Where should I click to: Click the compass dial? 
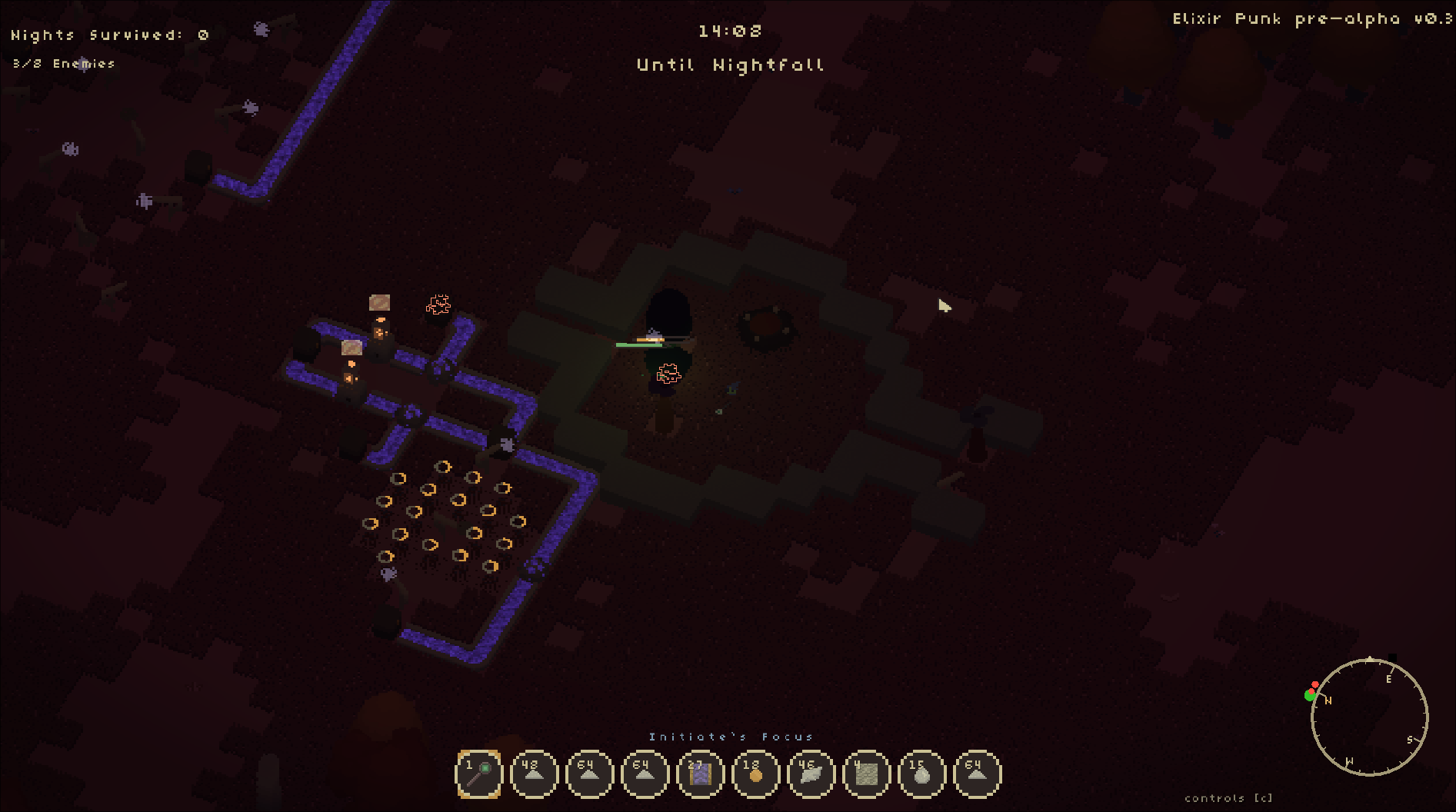[1369, 717]
